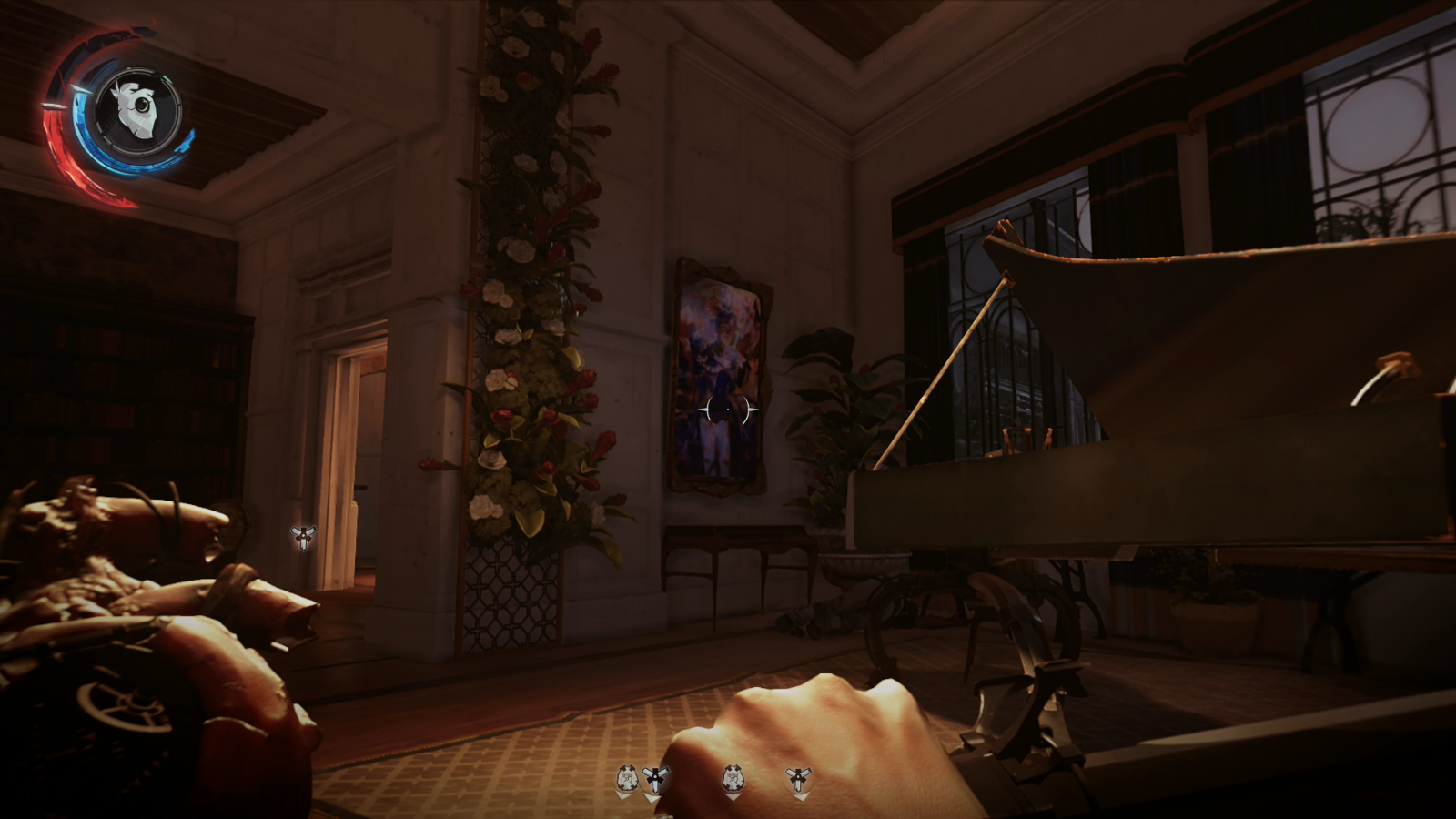Click the crosshair reticle at screen center

coord(727,411)
